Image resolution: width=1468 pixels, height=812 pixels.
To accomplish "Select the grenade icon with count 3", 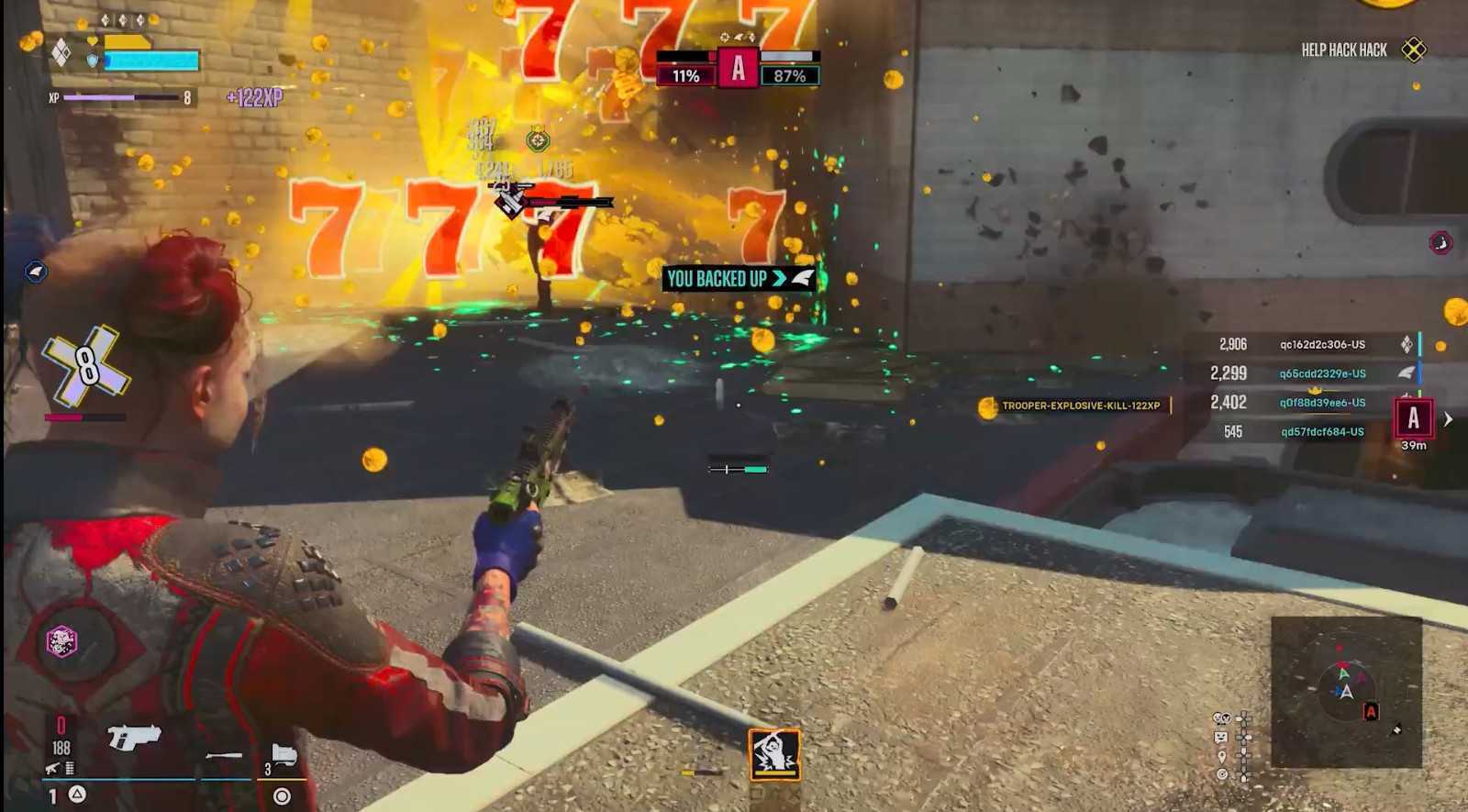I will coord(283,756).
